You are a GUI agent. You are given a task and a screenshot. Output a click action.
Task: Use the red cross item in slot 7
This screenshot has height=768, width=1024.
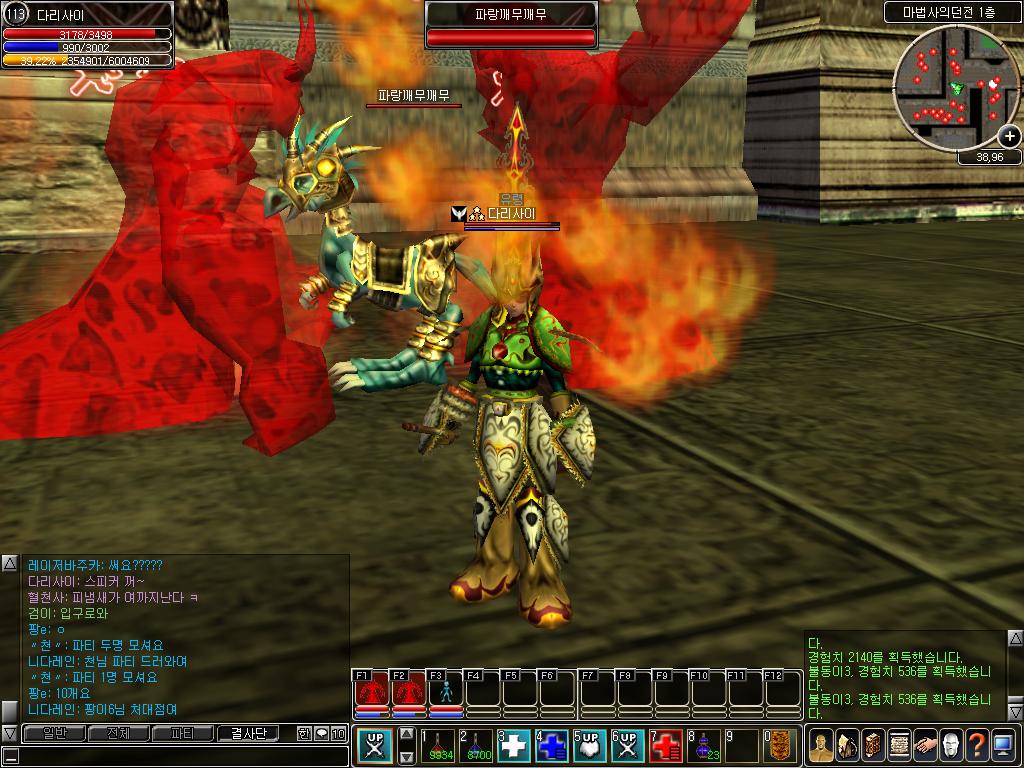click(x=666, y=746)
